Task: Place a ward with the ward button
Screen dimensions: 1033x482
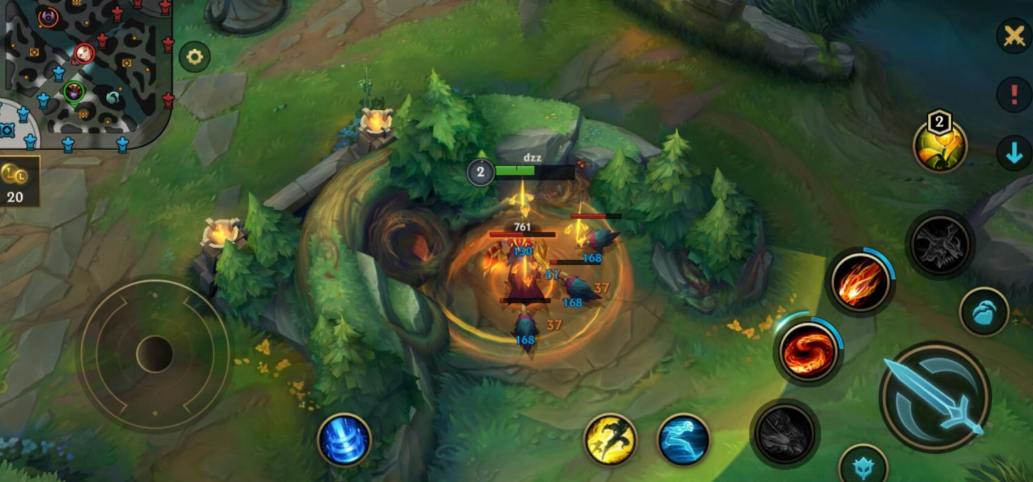Action: click(984, 311)
